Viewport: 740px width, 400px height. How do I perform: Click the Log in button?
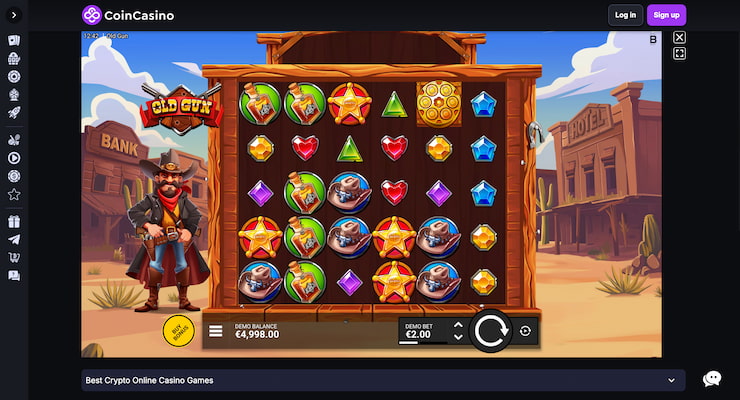click(625, 15)
